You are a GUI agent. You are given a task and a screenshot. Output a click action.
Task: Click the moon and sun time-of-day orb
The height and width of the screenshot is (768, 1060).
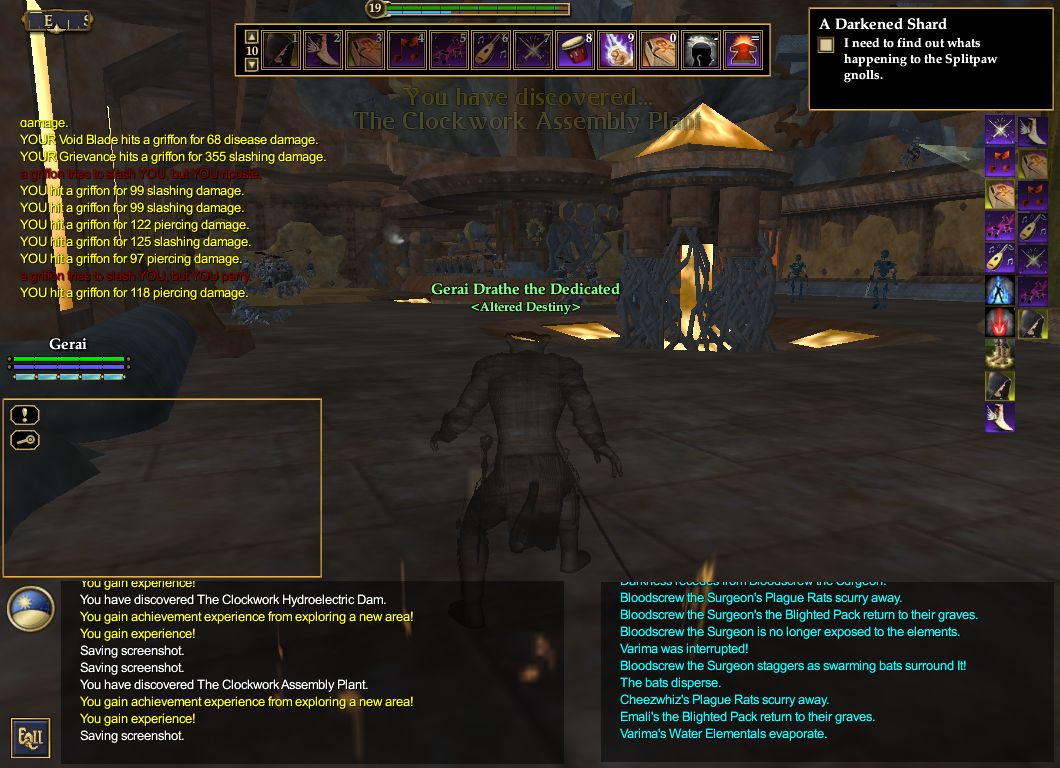pos(30,609)
